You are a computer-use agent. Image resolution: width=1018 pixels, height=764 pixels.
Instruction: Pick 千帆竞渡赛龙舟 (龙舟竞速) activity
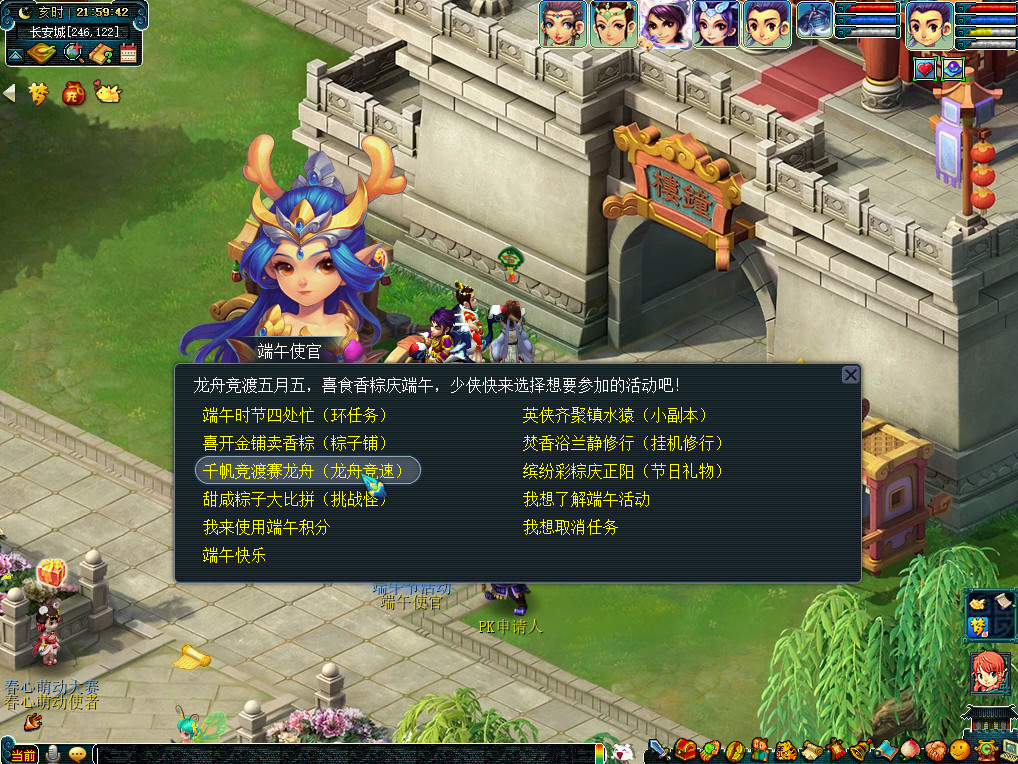[x=307, y=471]
